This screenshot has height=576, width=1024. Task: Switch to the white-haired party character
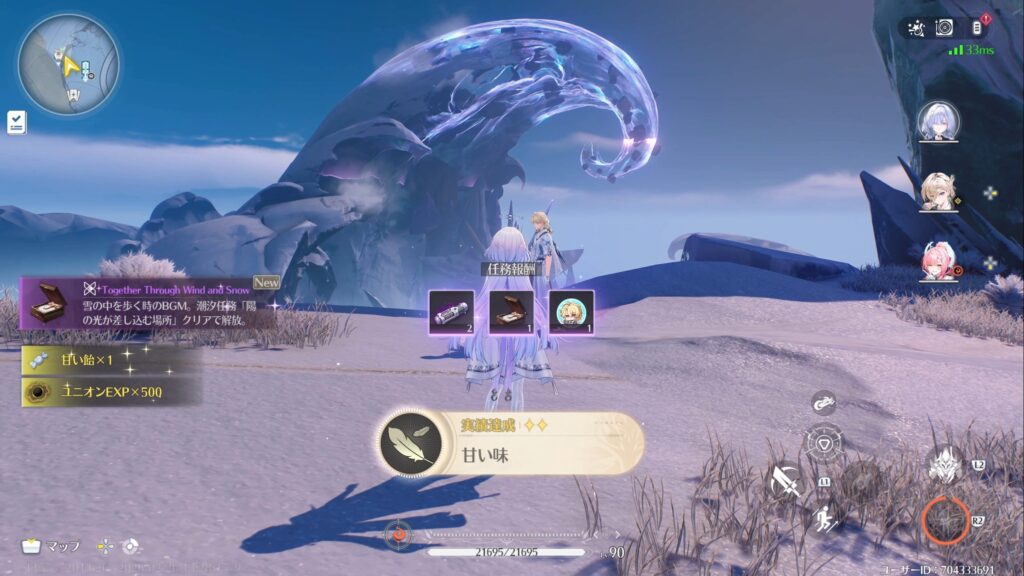938,121
